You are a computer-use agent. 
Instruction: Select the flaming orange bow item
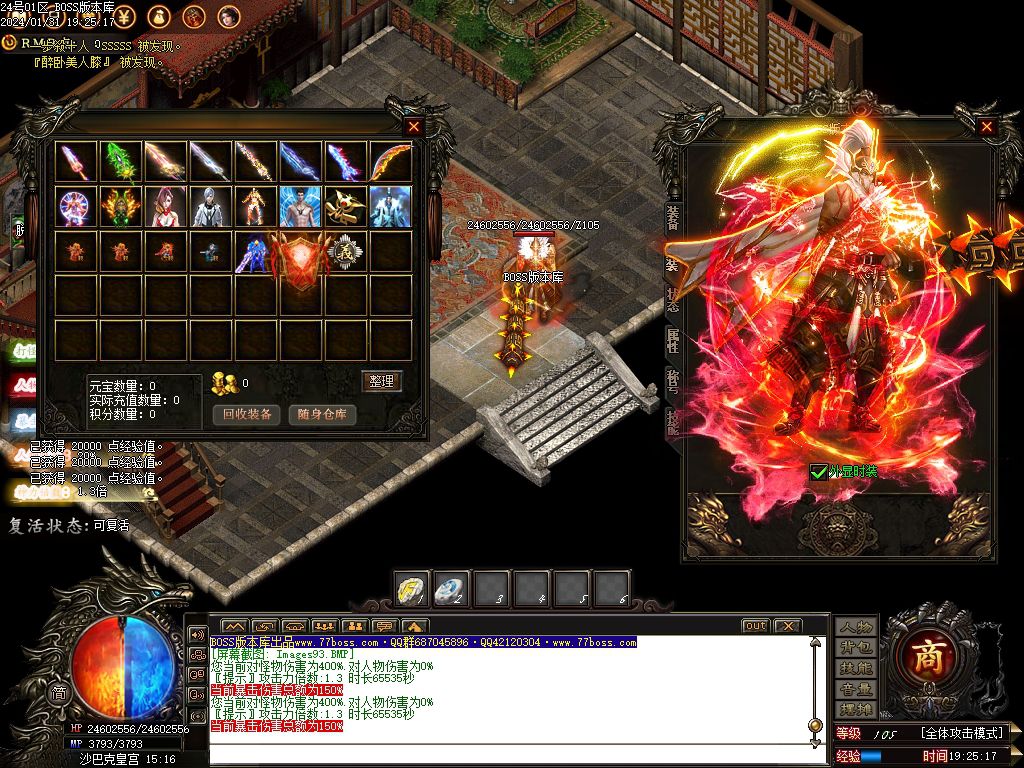(391, 161)
